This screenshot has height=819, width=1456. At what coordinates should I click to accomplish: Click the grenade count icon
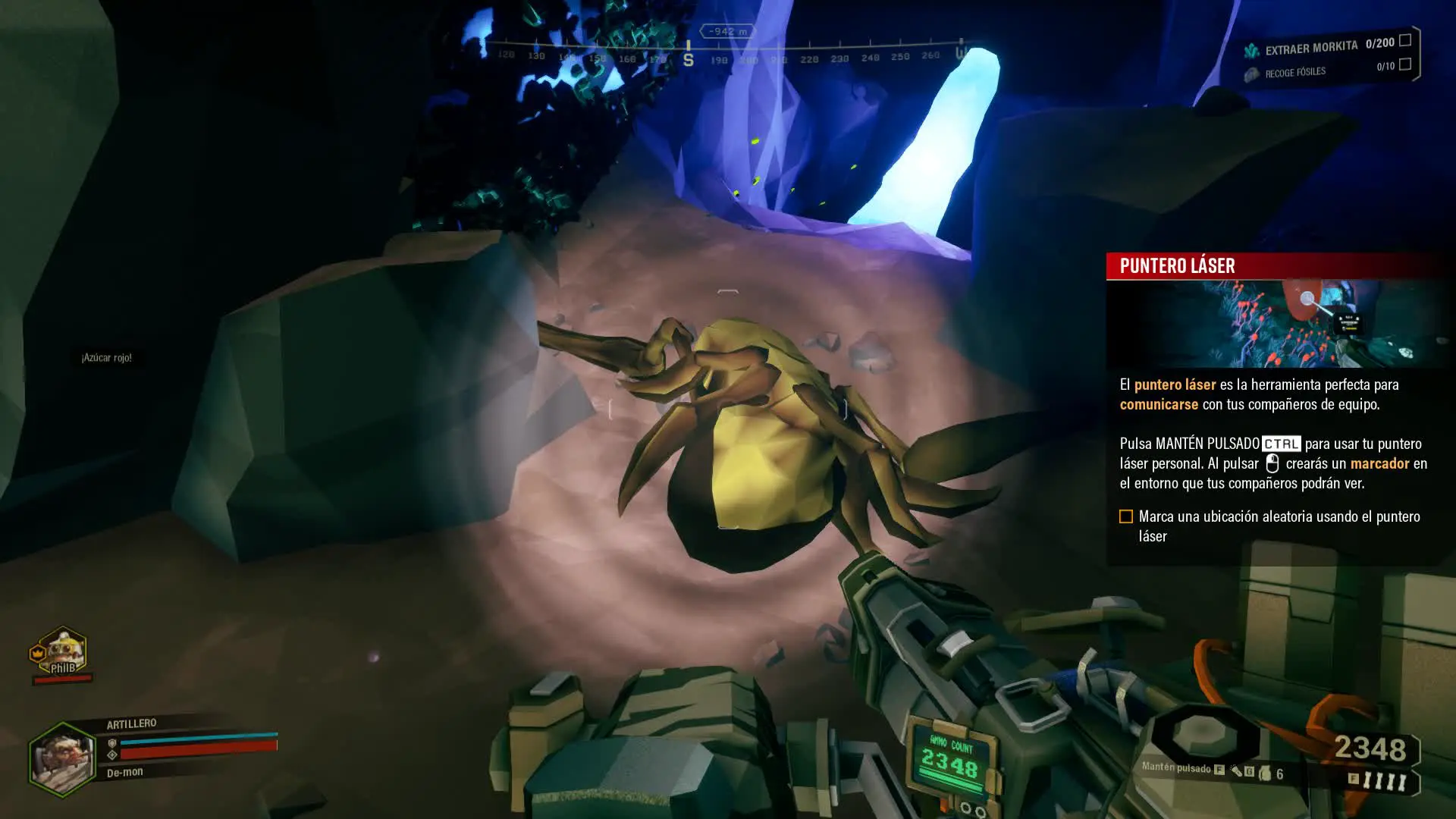tap(1265, 773)
